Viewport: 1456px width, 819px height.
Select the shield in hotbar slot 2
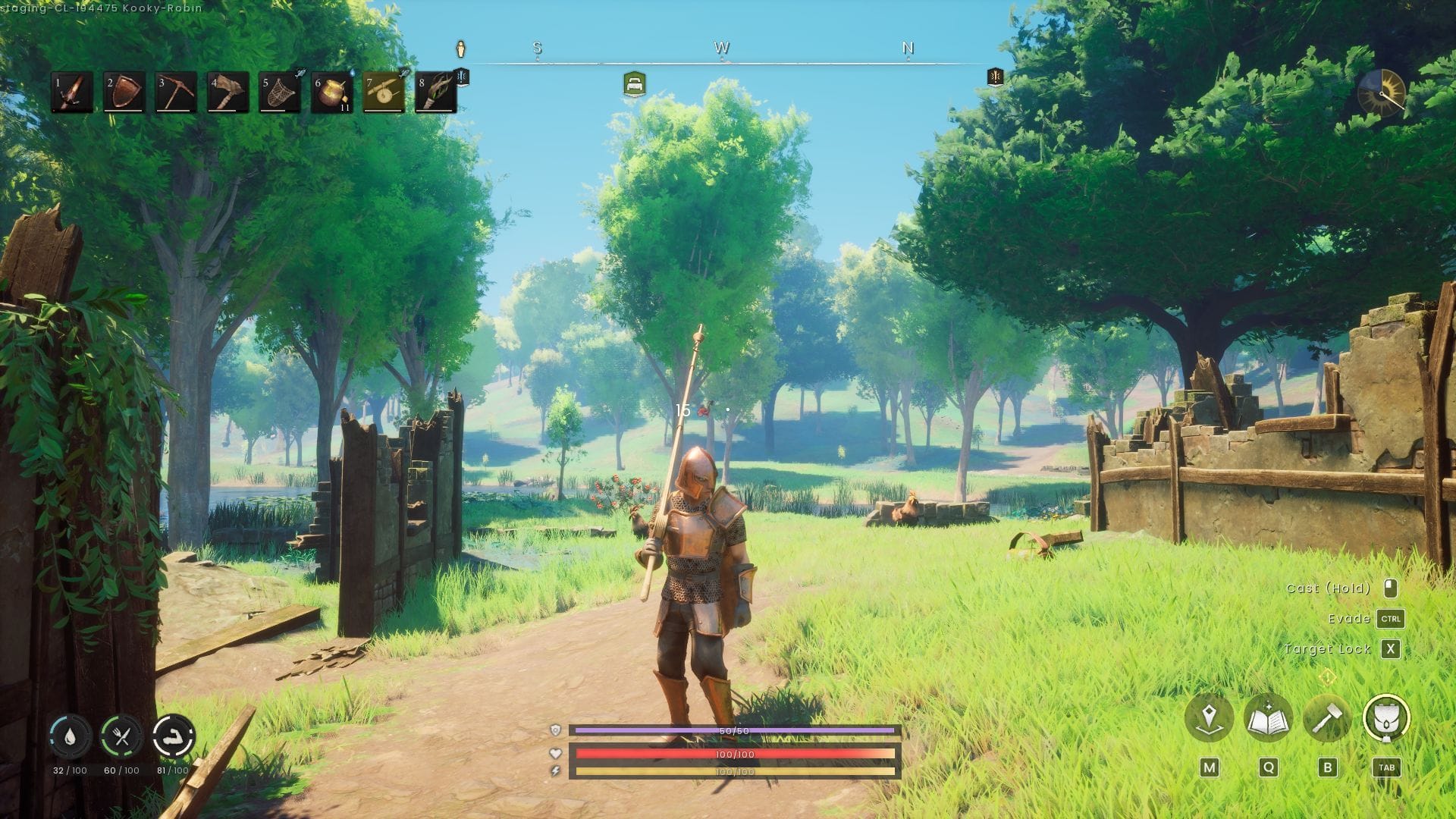[x=125, y=93]
